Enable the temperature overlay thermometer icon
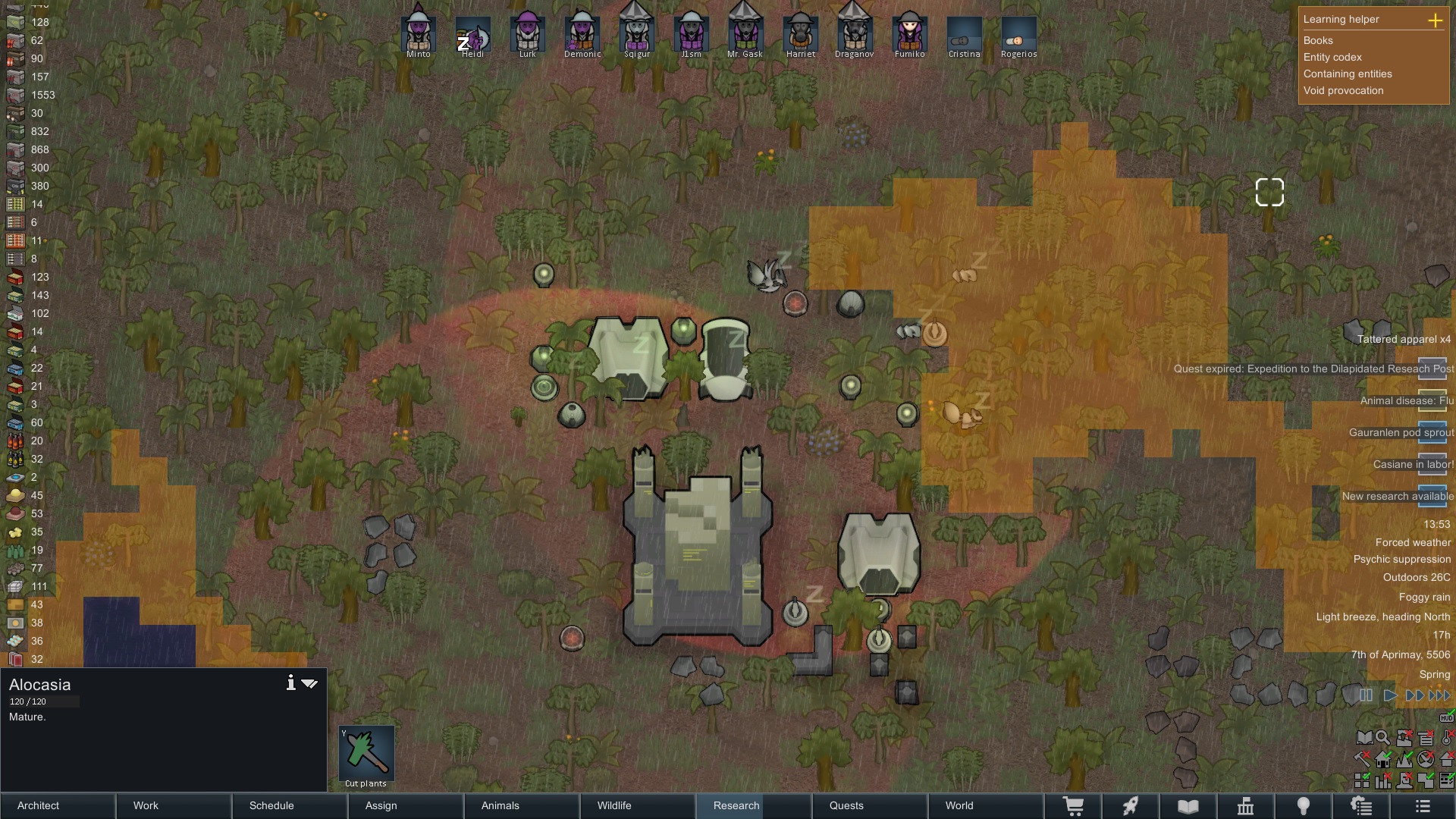 (x=1447, y=738)
